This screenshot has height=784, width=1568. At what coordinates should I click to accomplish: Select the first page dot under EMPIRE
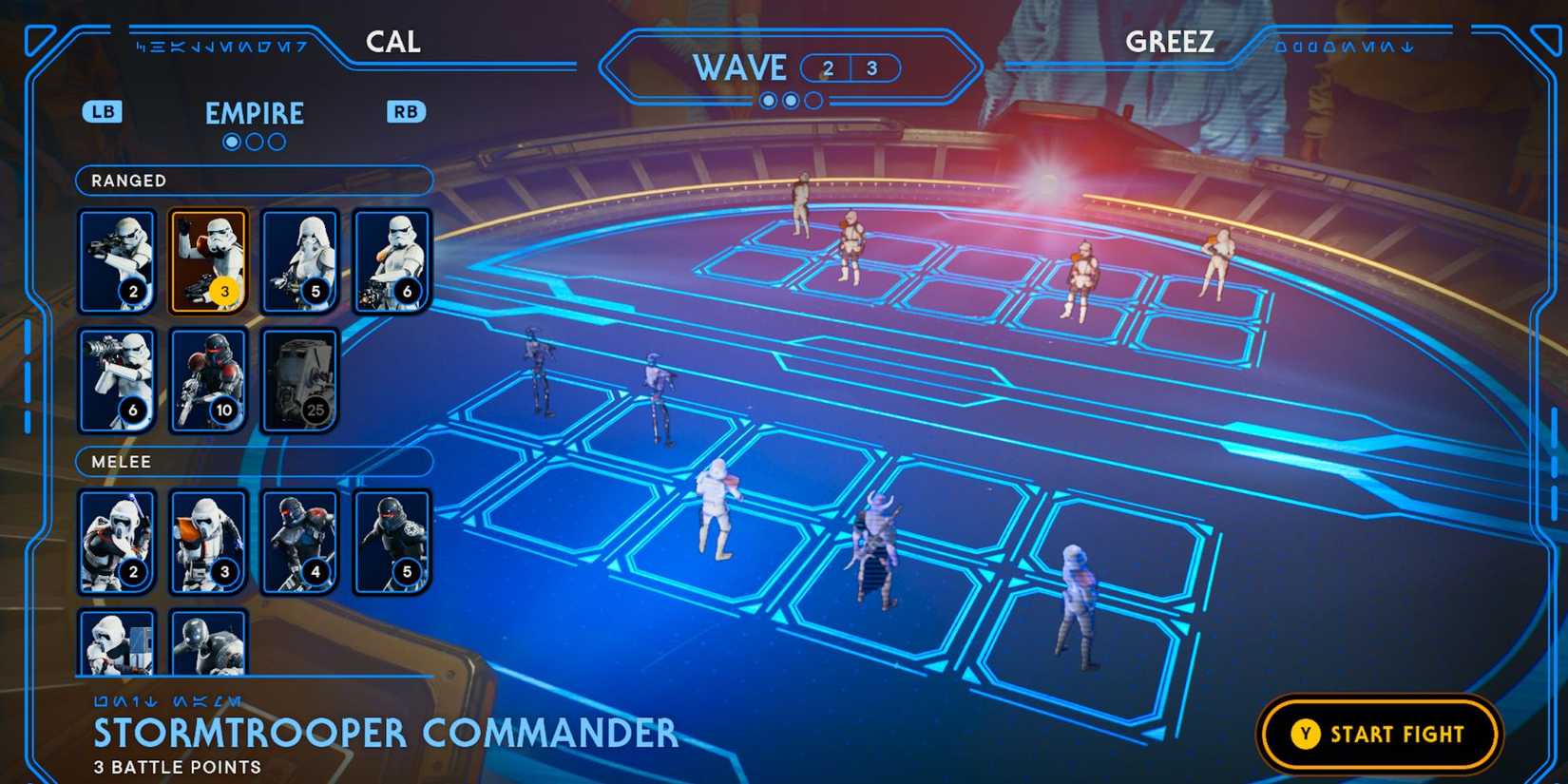point(231,142)
